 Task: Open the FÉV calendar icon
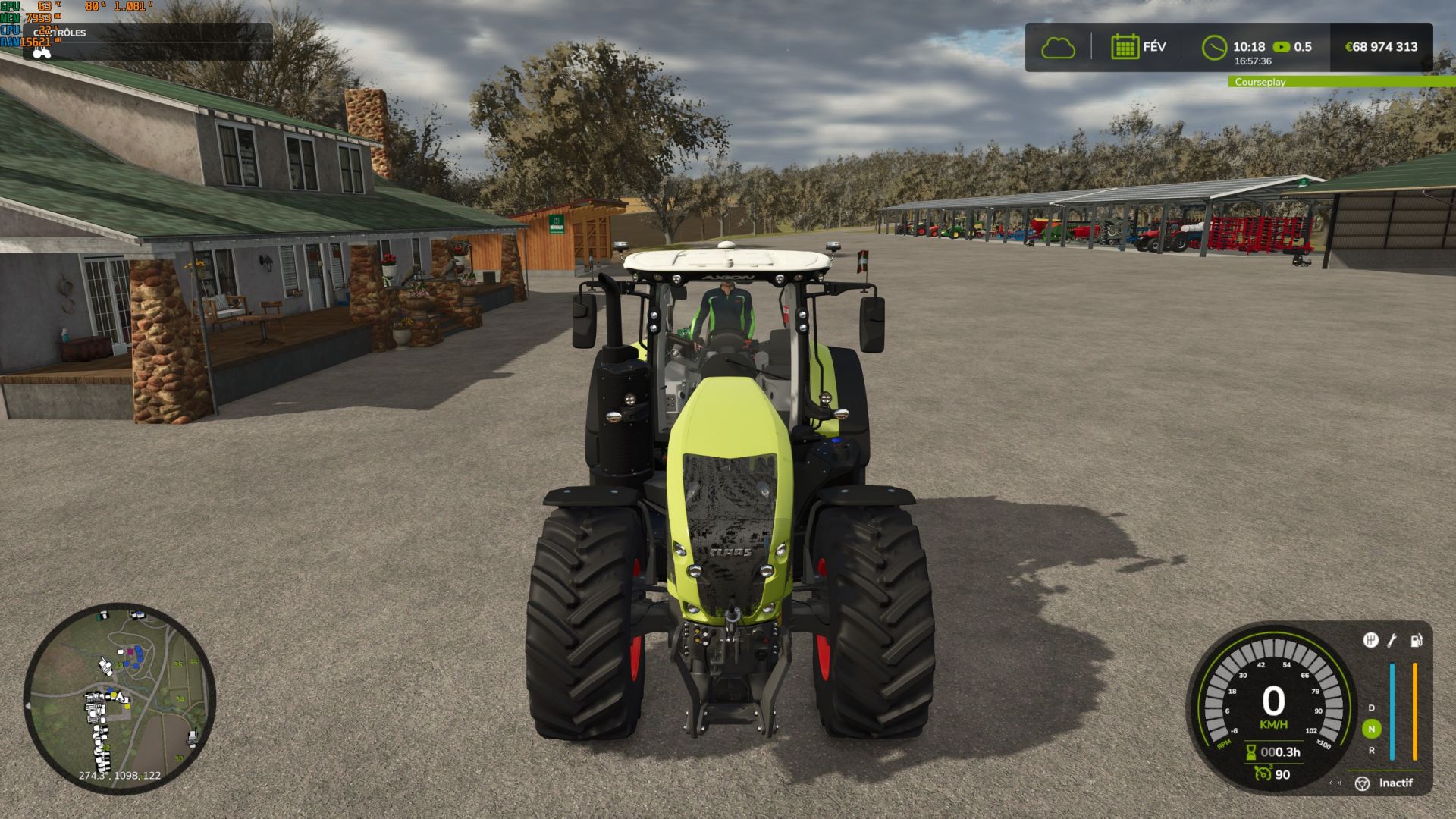click(x=1127, y=47)
